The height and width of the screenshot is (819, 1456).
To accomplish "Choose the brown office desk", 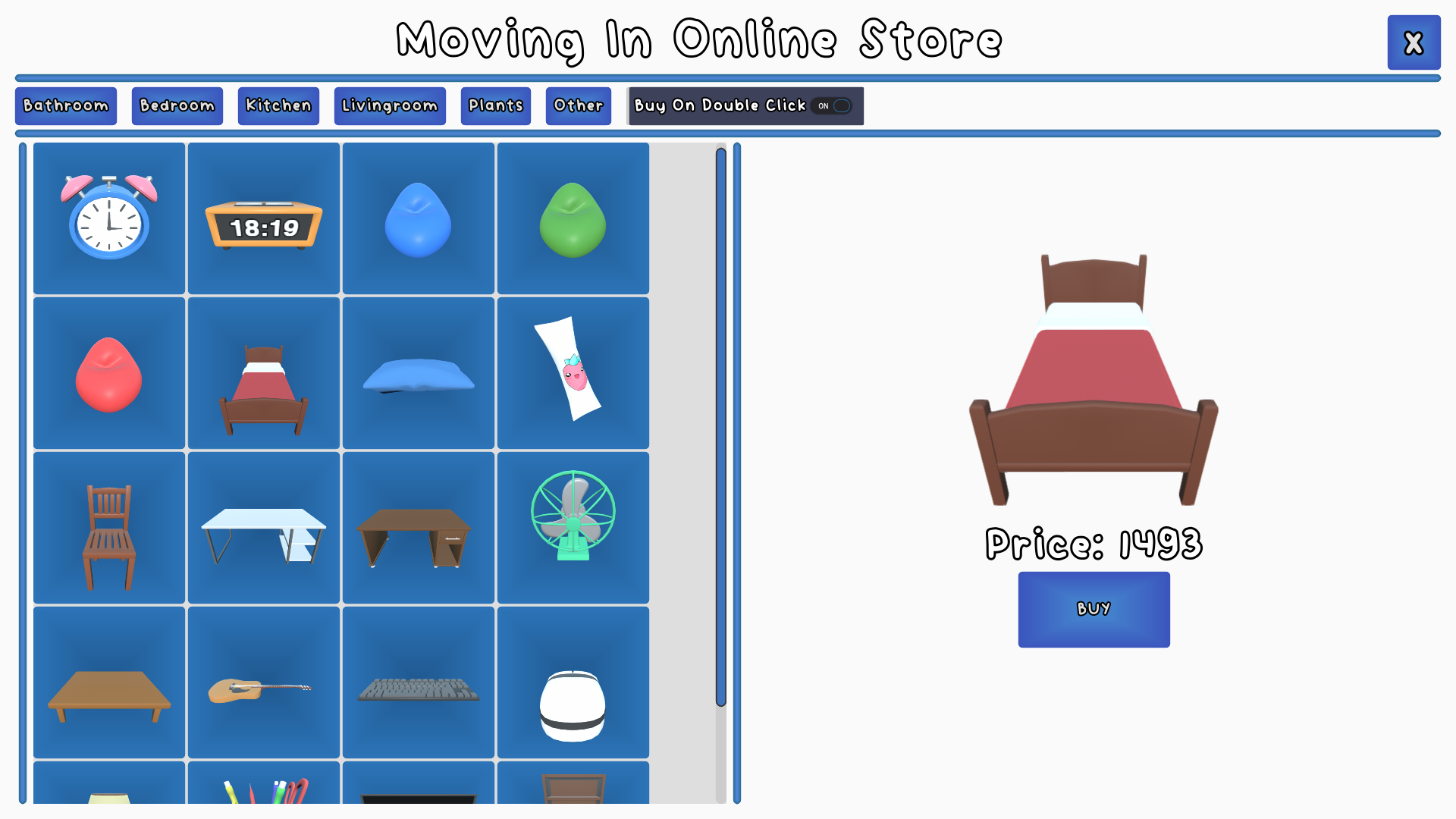I will pos(418,526).
